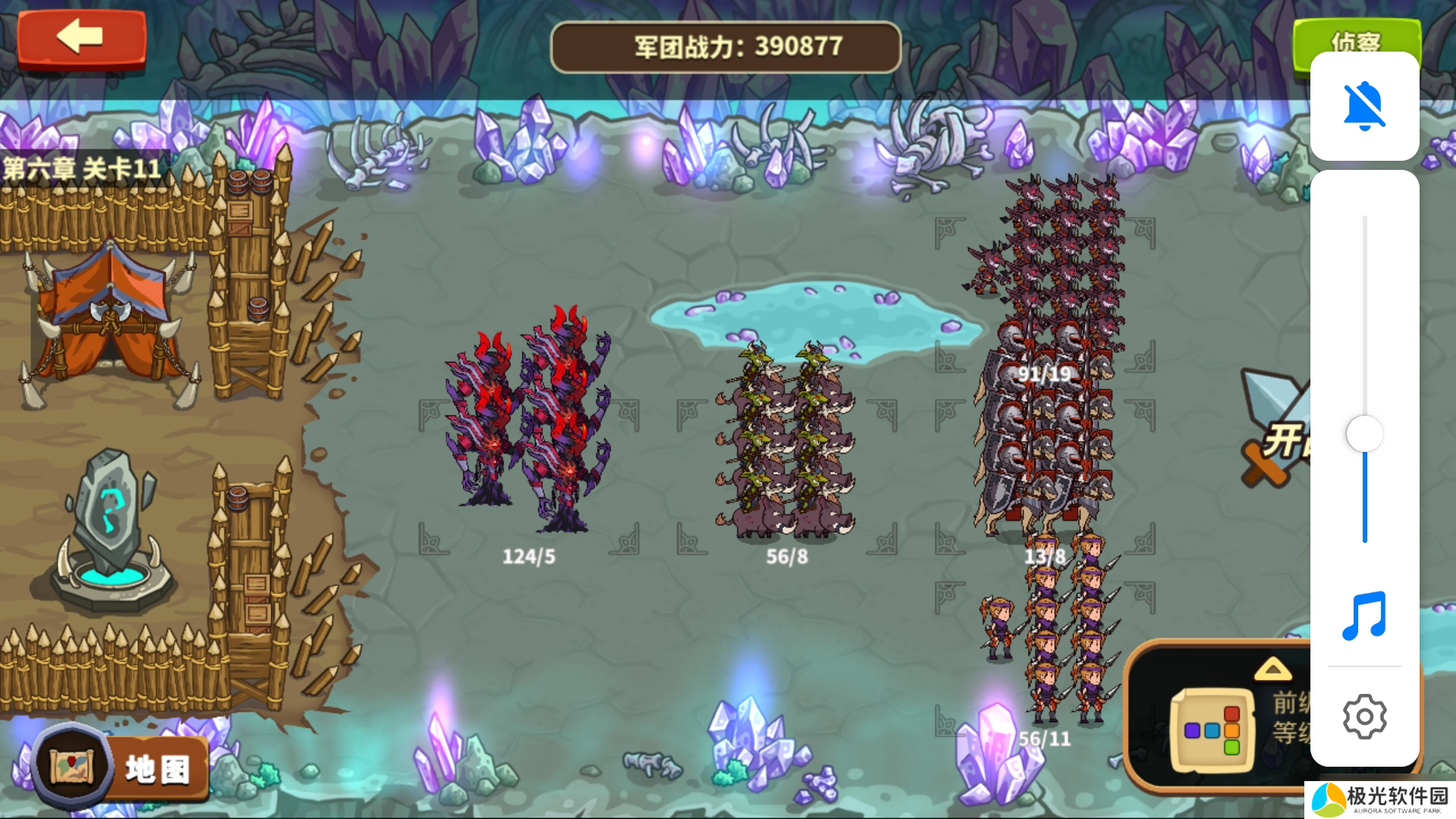This screenshot has height=819, width=1456.
Task: Open the 地图 map button
Action: tap(121, 767)
